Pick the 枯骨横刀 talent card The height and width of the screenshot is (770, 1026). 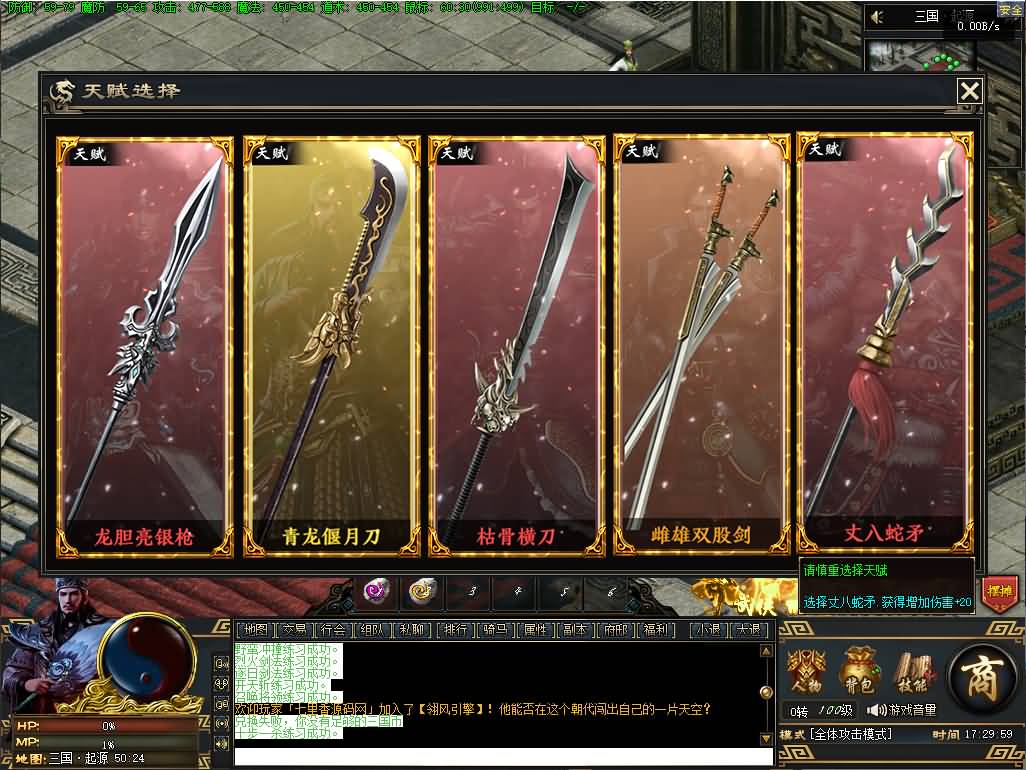pyautogui.click(x=516, y=345)
